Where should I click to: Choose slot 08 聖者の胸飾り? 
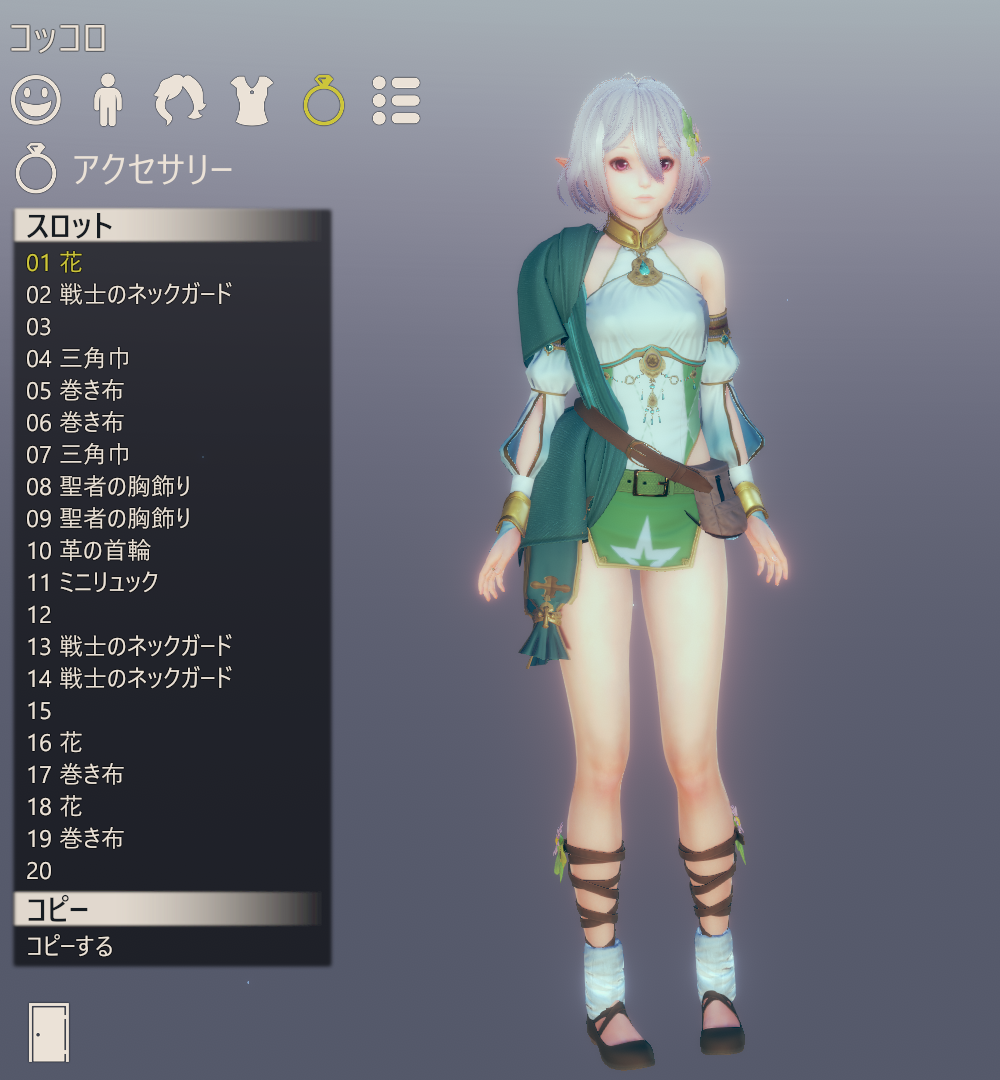(108, 487)
